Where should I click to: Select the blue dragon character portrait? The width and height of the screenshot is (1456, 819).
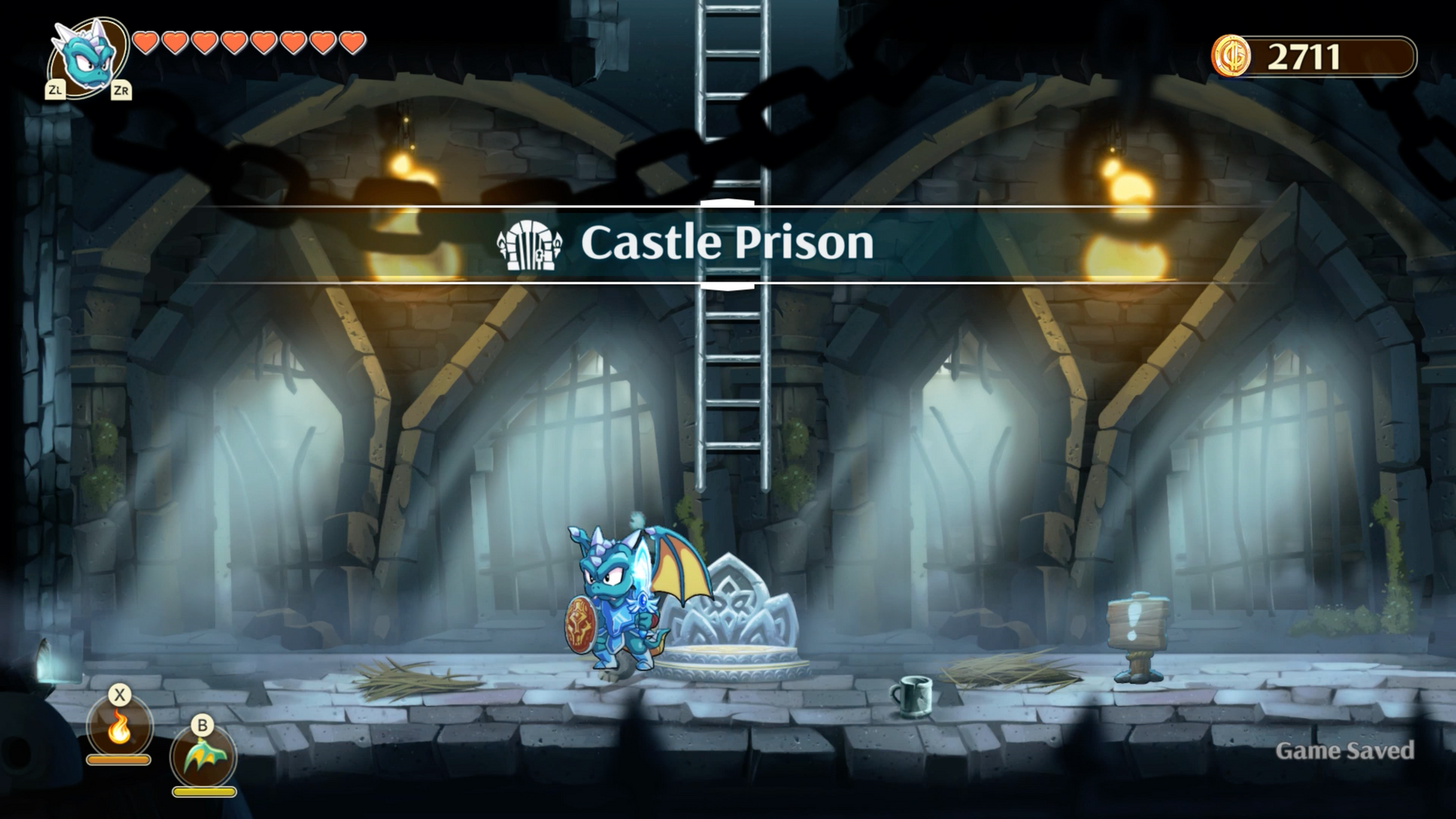pyautogui.click(x=87, y=55)
